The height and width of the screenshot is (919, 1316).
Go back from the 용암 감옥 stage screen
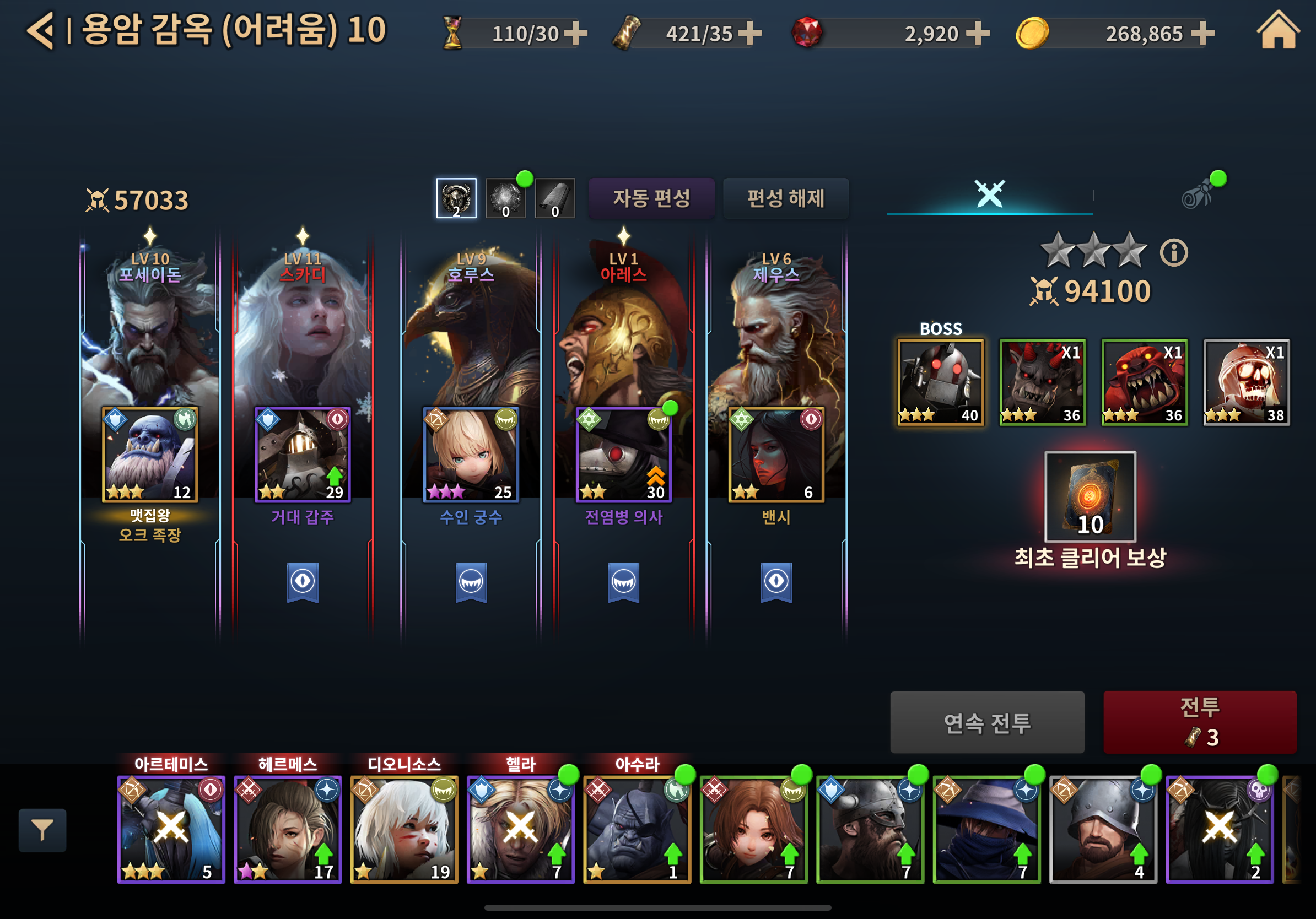40,31
